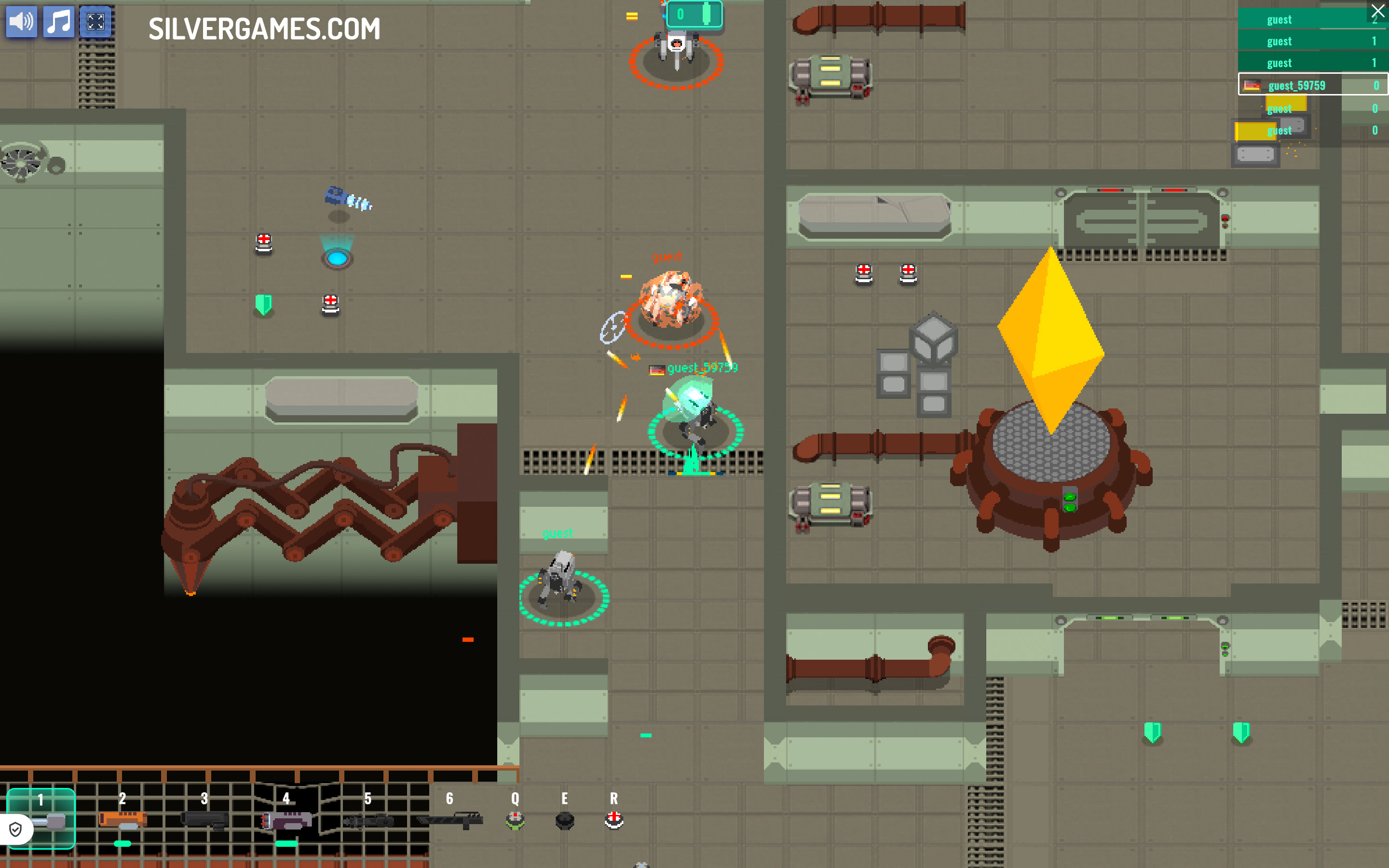Select the guest_59759 leaderboard row
Screen dimensions: 1389x868
coord(1312,85)
